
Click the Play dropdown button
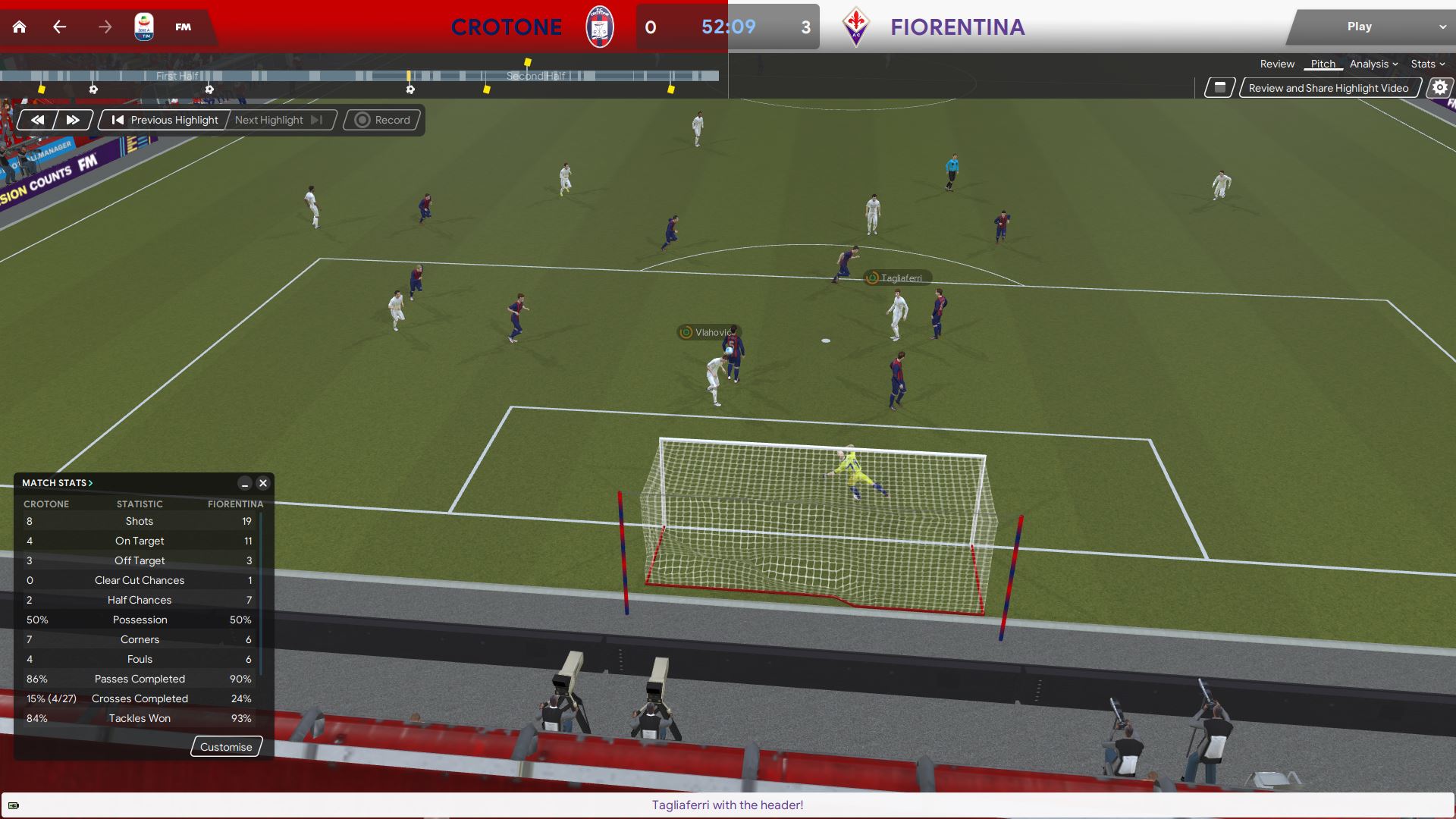click(x=1369, y=27)
